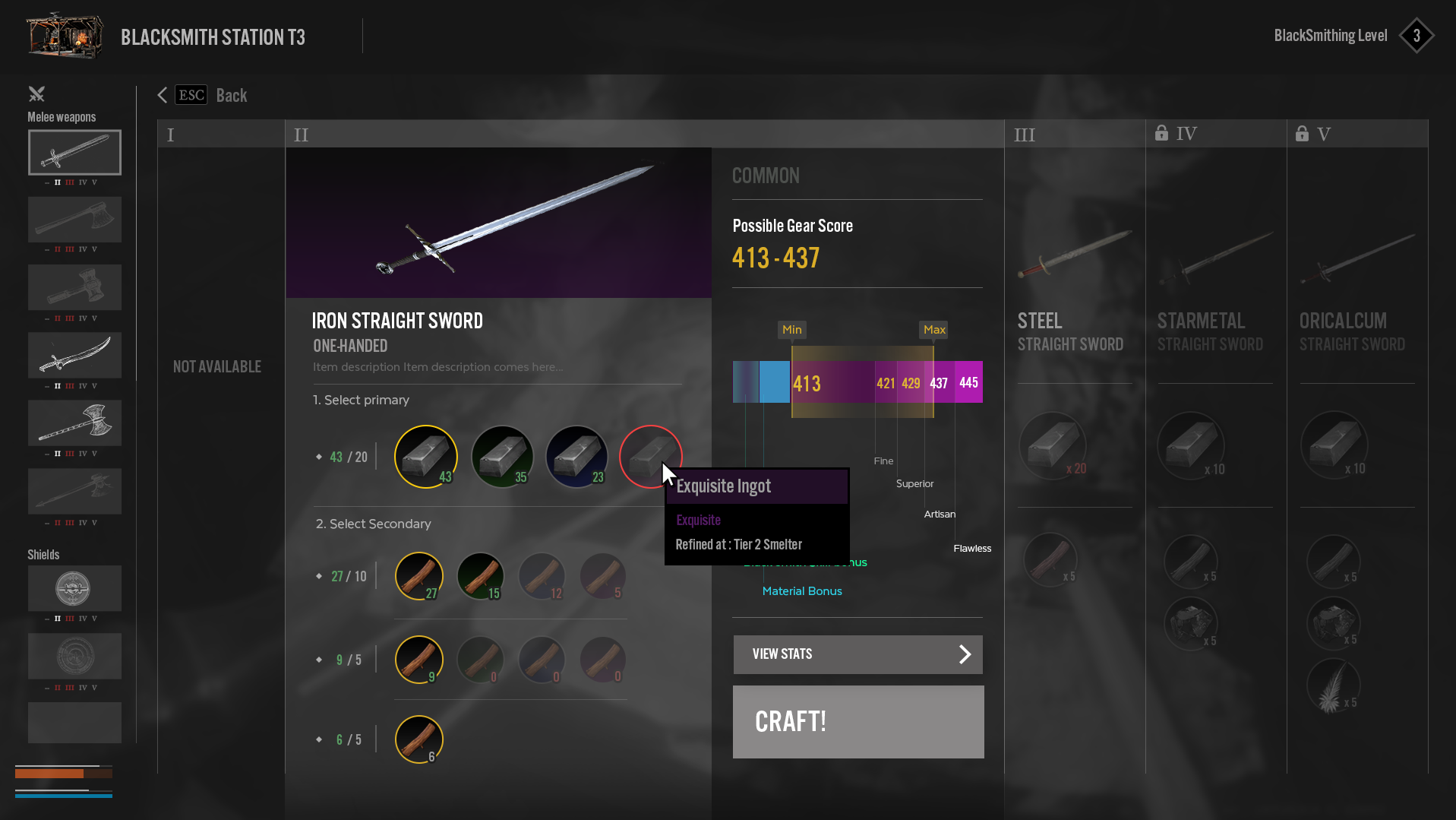The width and height of the screenshot is (1456, 820).
Task: Pick the wood material showing 9
Action: pos(419,659)
